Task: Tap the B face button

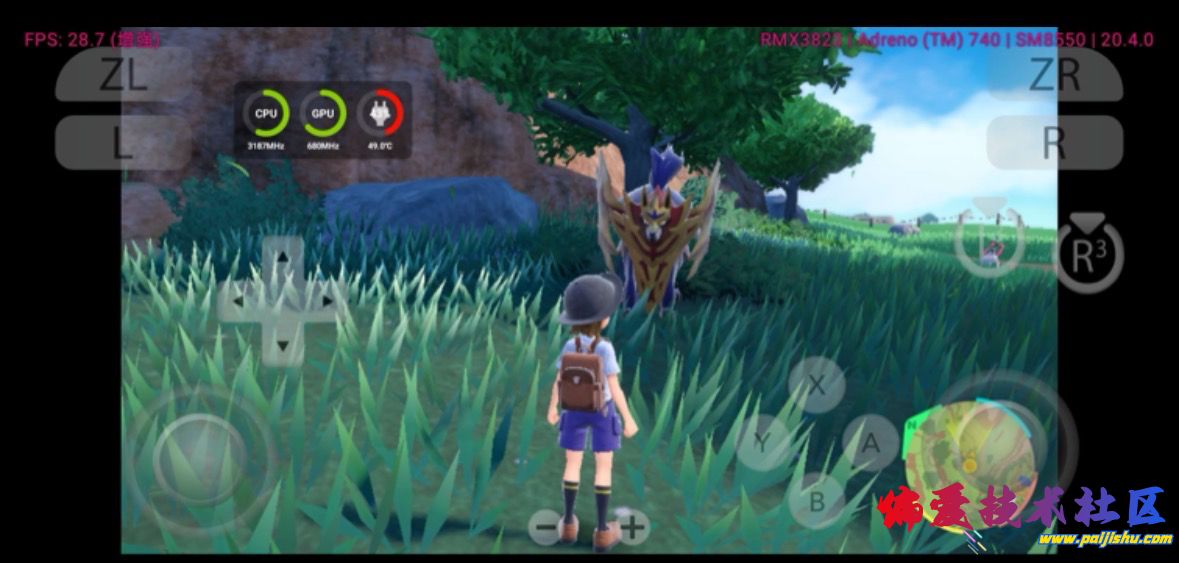Action: tap(817, 501)
